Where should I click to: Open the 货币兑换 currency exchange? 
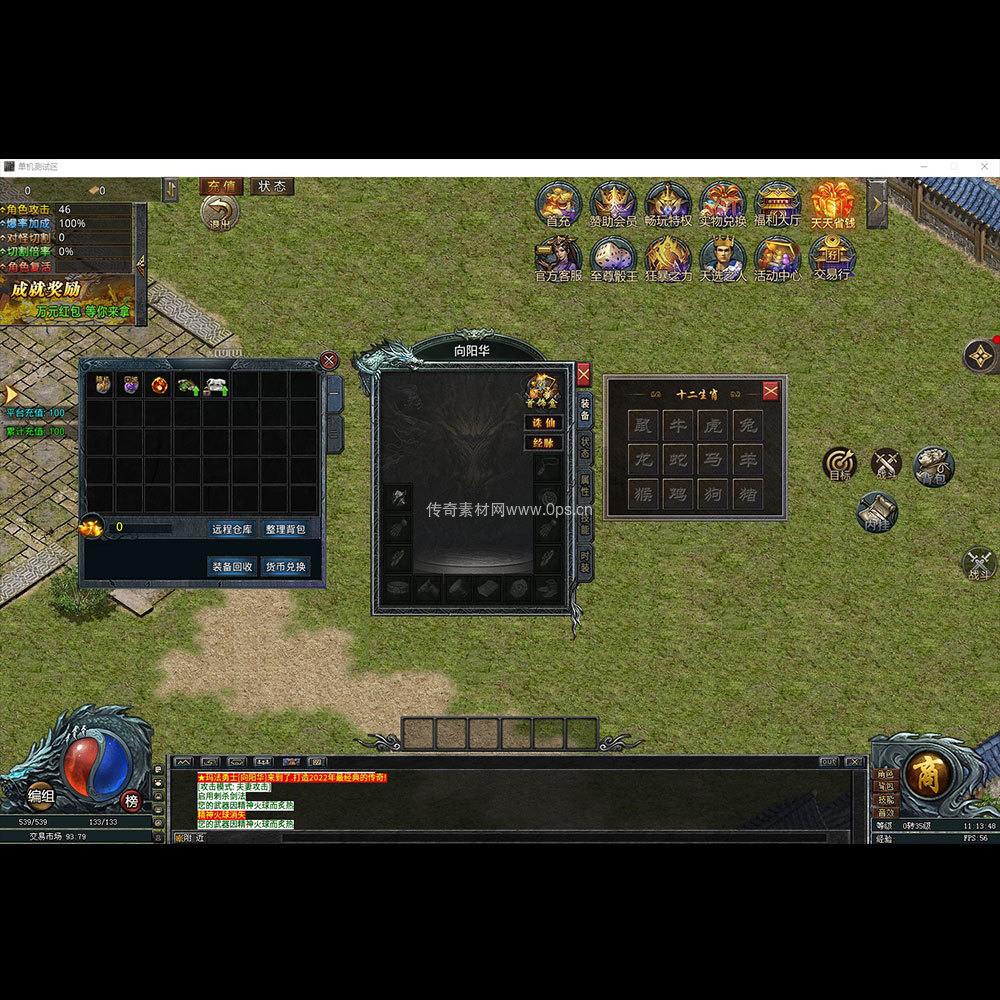286,566
